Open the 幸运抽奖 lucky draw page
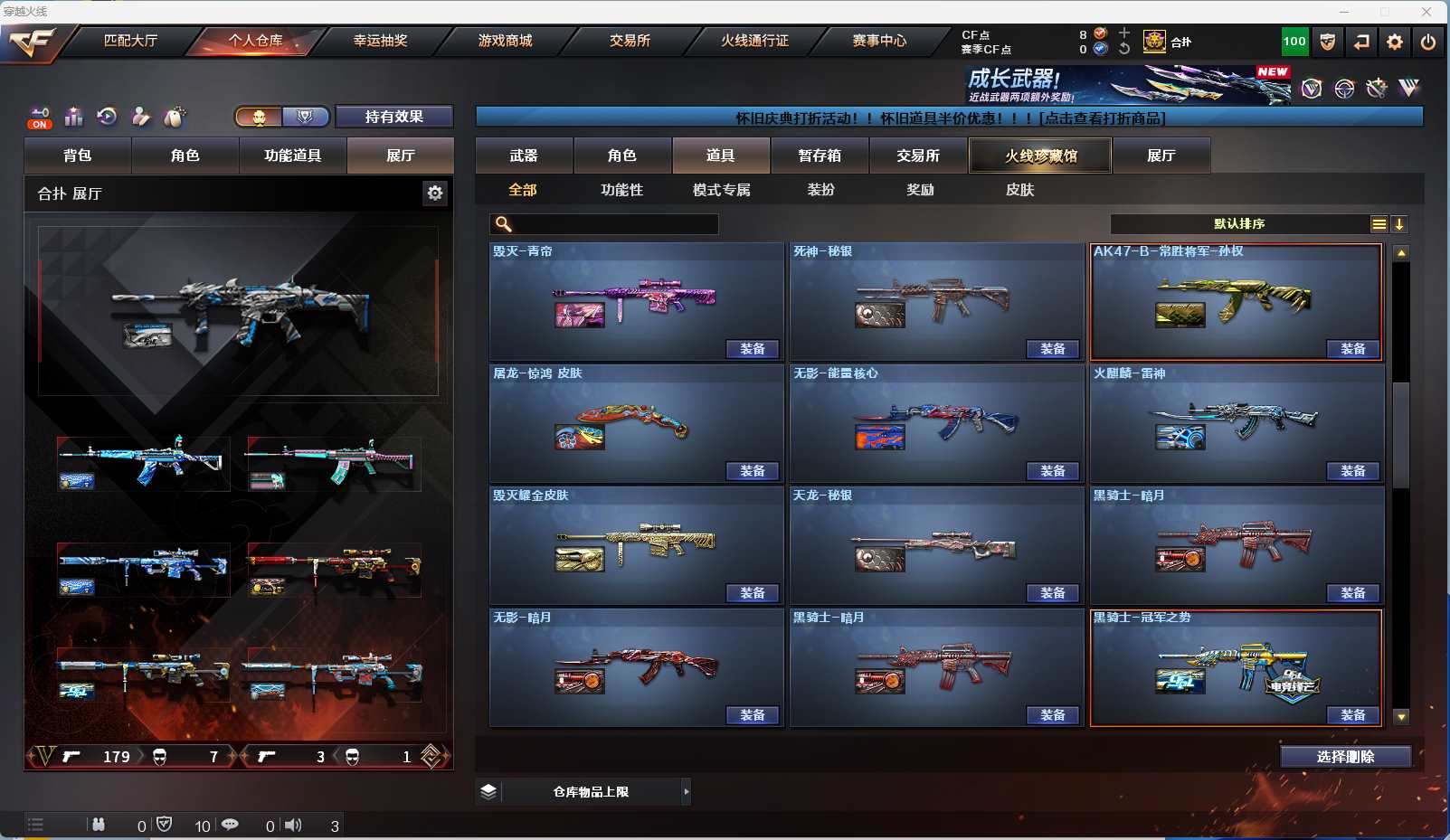Image resolution: width=1450 pixels, height=840 pixels. pyautogui.click(x=380, y=41)
